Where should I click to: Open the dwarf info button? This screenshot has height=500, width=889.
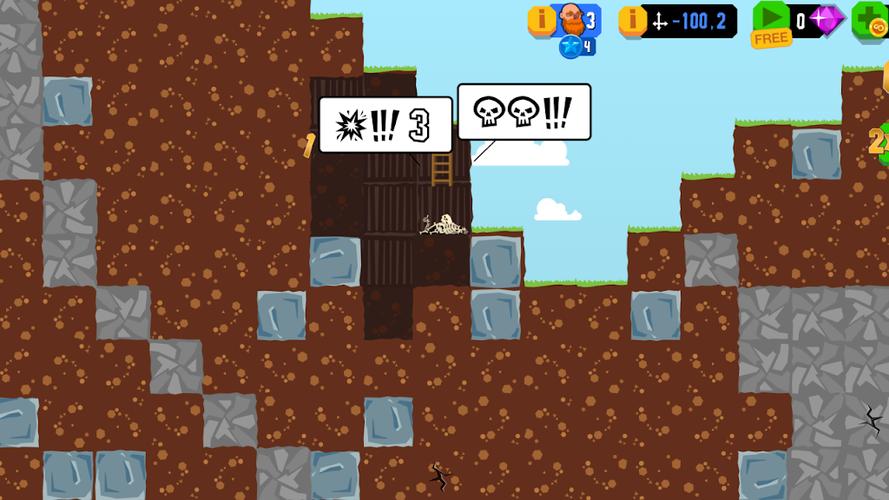[541, 20]
